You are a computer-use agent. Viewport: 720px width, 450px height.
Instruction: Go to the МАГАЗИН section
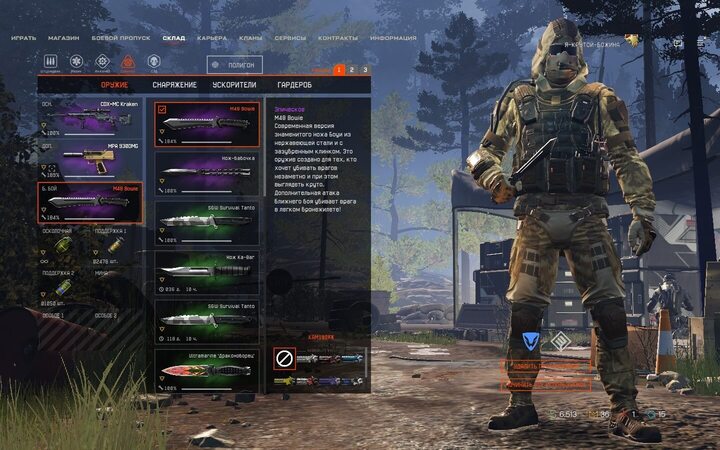[65, 38]
